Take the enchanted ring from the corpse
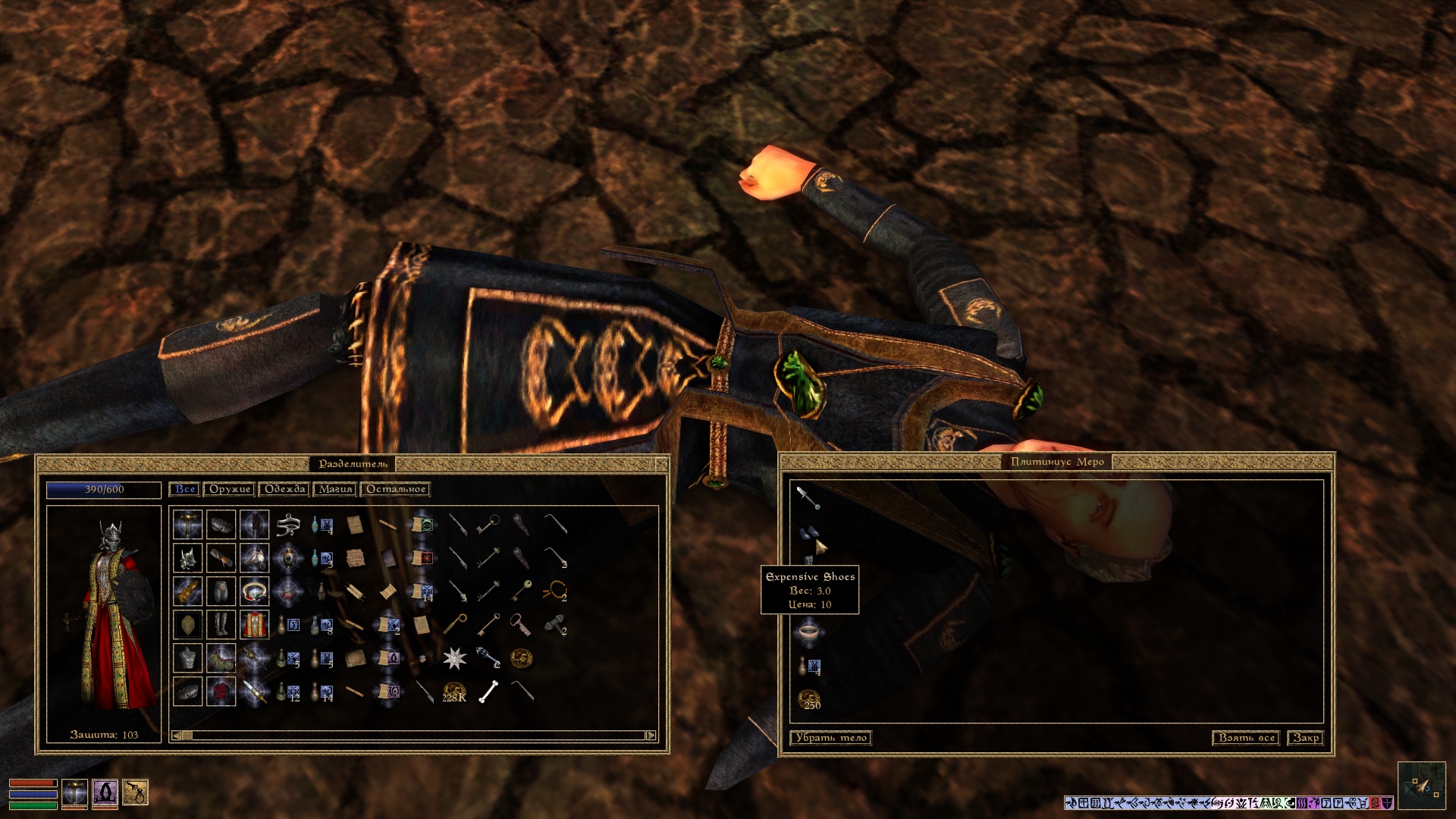The image size is (1456, 819). click(808, 631)
